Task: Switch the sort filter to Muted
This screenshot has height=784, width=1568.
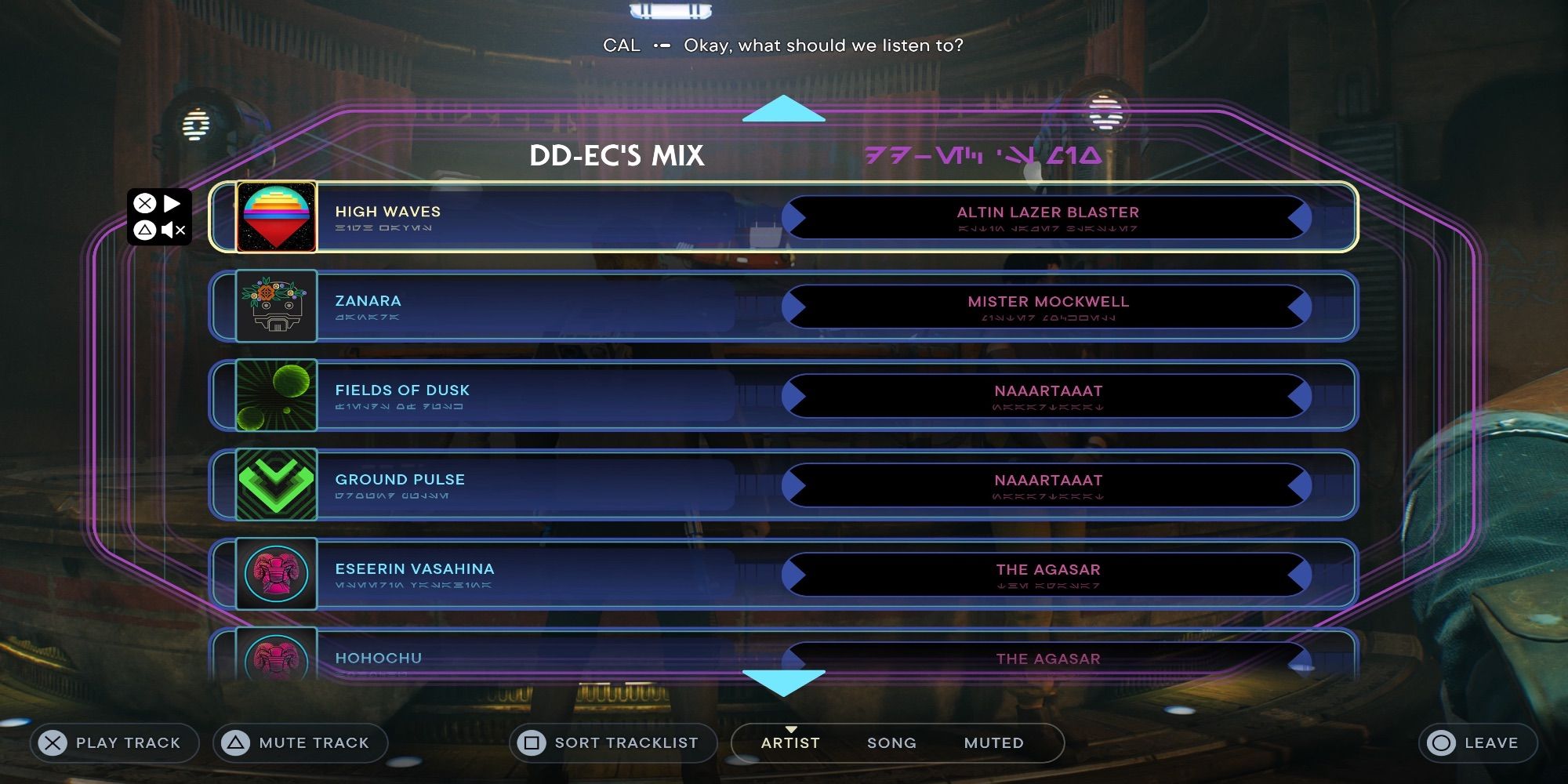Action: point(993,742)
